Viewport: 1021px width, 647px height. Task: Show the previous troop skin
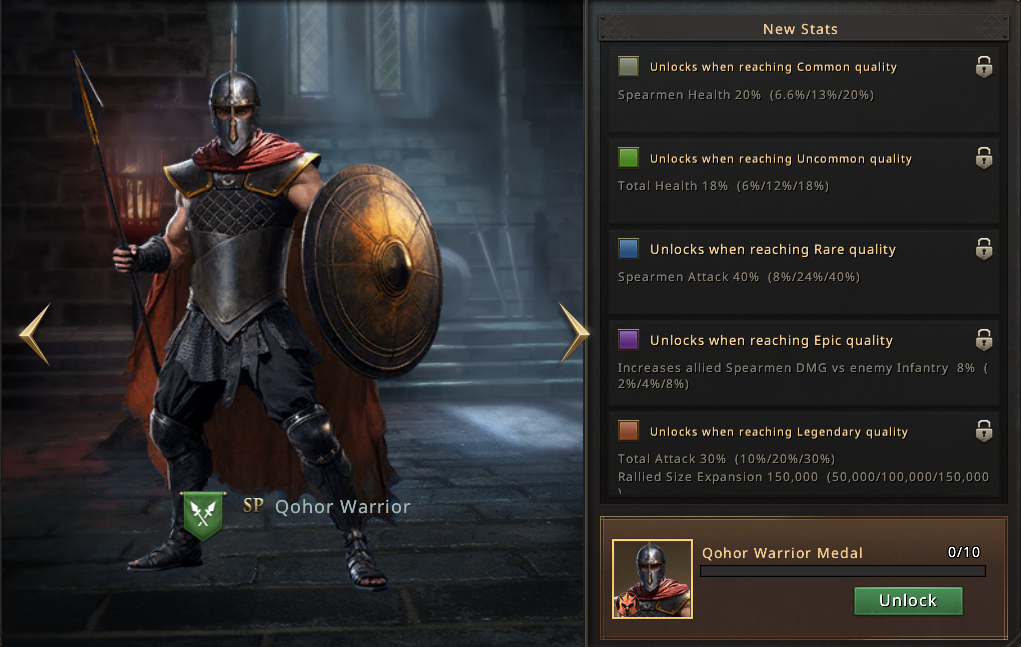click(34, 334)
